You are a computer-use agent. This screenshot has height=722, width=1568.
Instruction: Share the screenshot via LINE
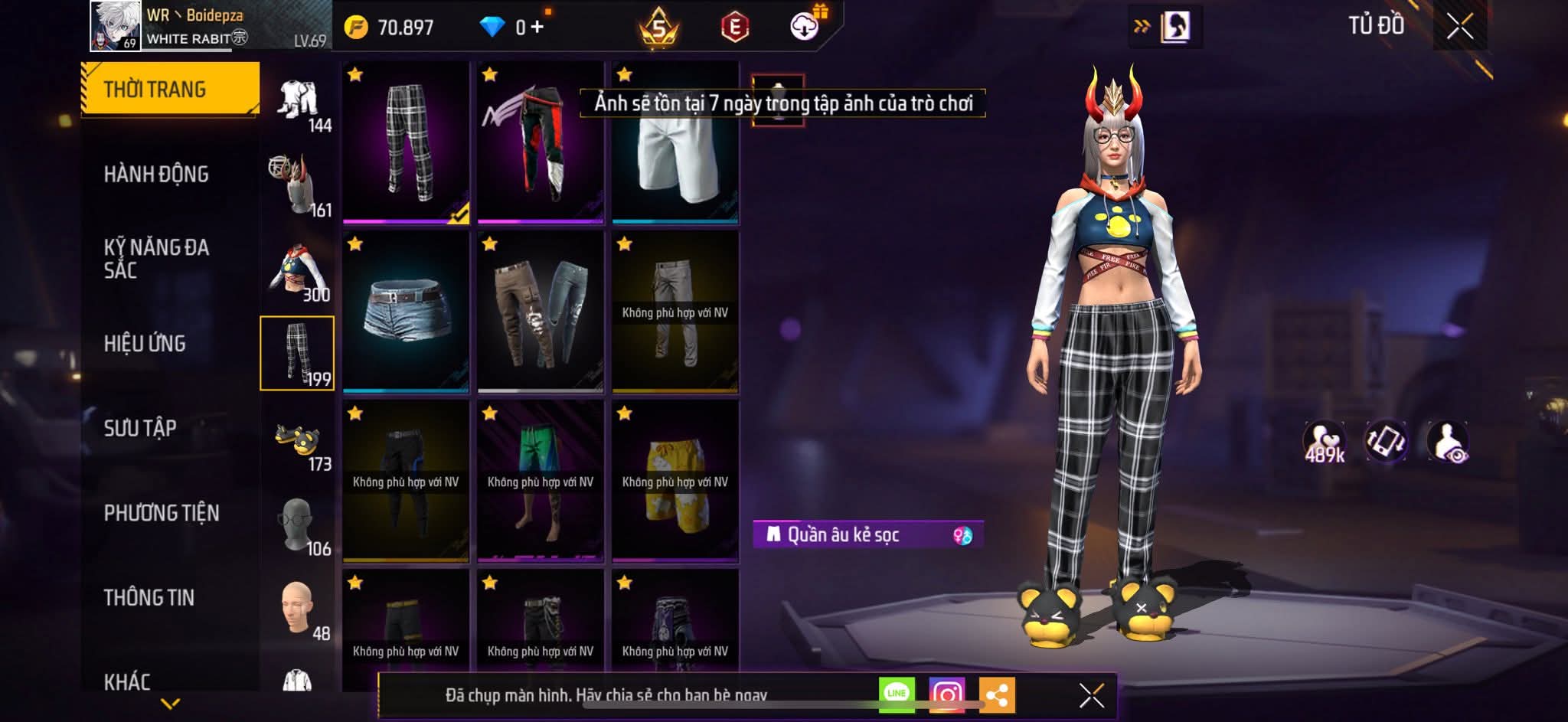pyautogui.click(x=897, y=694)
